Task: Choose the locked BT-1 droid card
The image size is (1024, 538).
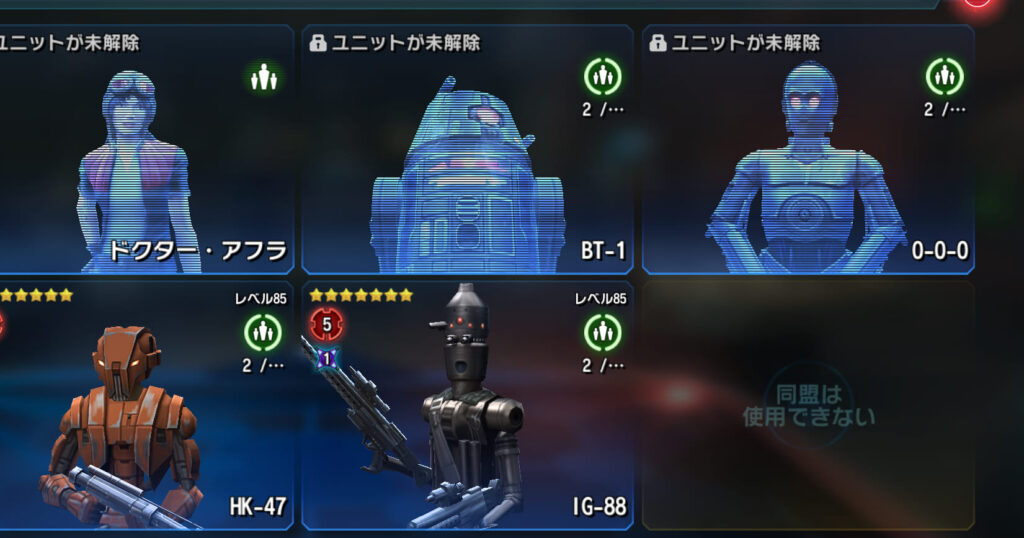Action: [467, 150]
